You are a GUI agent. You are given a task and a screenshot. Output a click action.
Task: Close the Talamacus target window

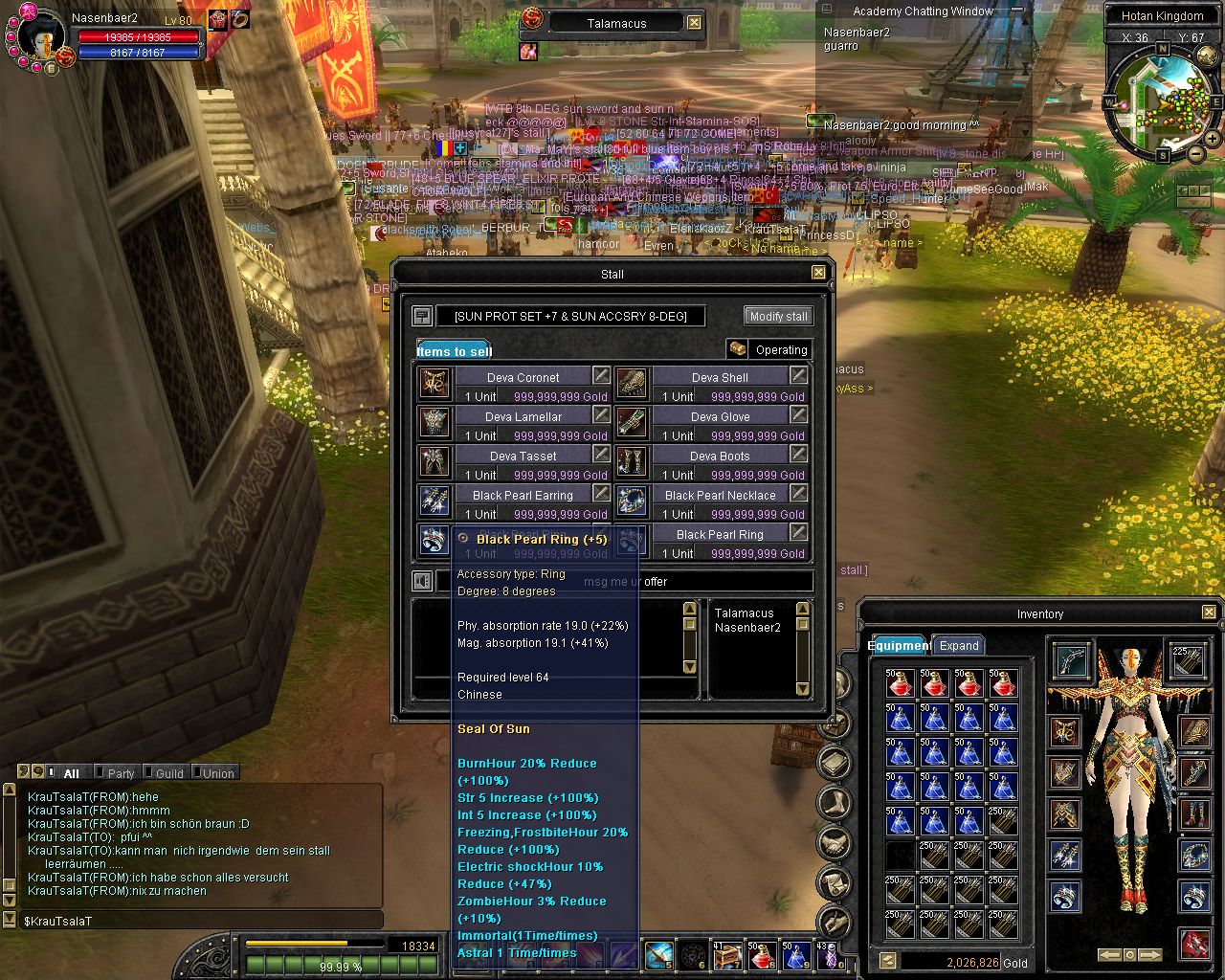click(695, 23)
